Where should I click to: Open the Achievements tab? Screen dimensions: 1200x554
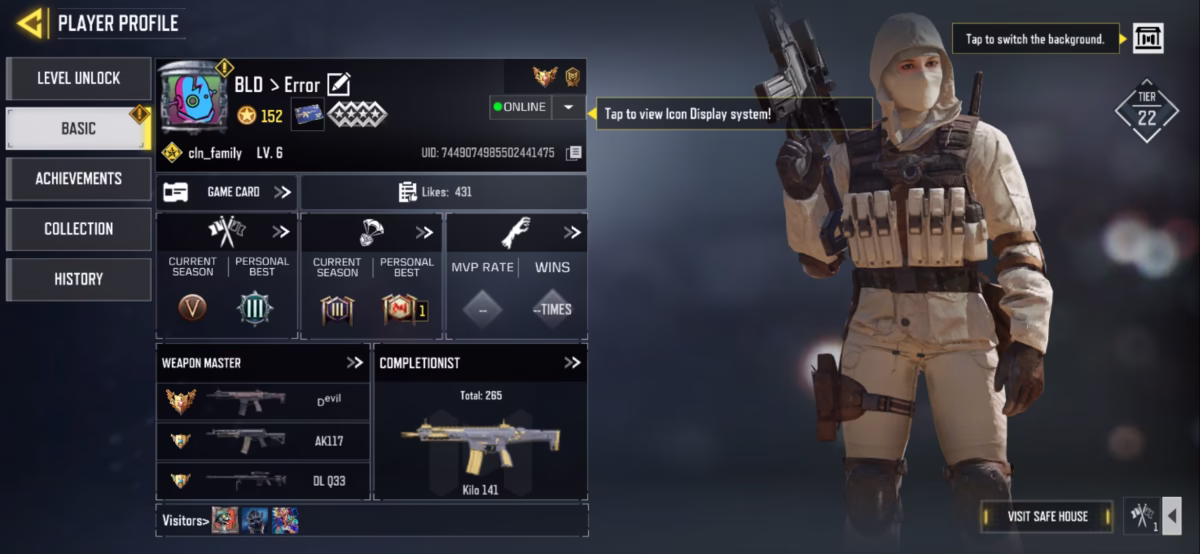[78, 178]
